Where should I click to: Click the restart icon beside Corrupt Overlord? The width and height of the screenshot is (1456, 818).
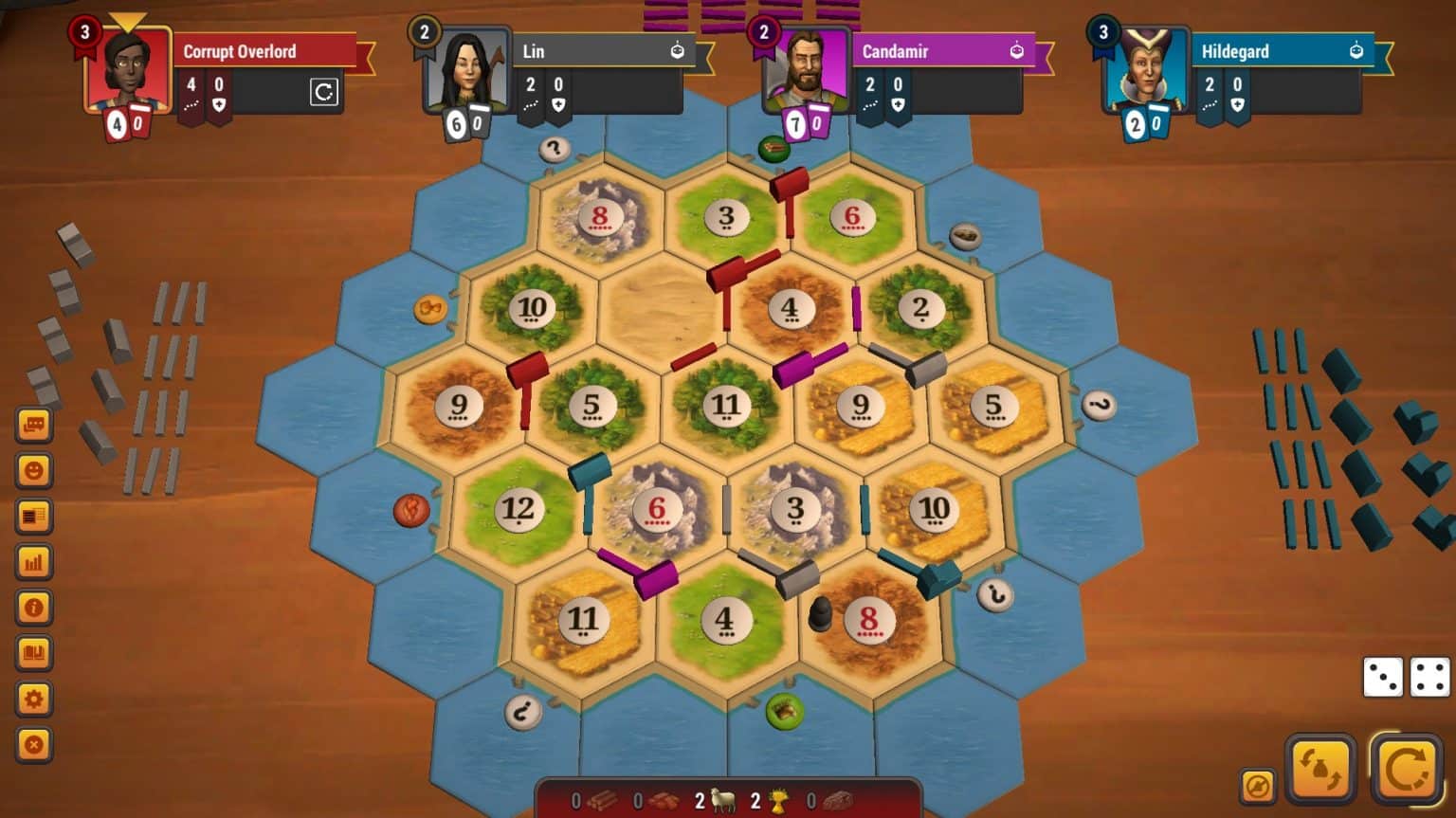325,91
